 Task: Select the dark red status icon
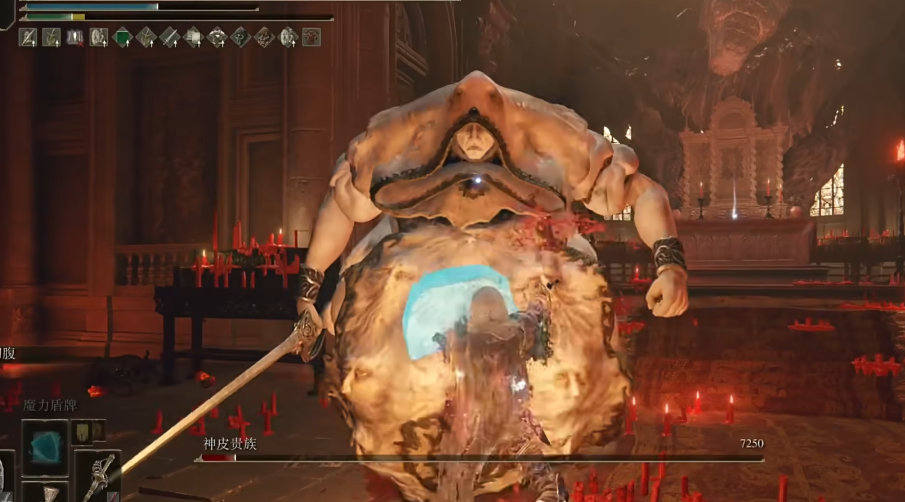click(311, 37)
